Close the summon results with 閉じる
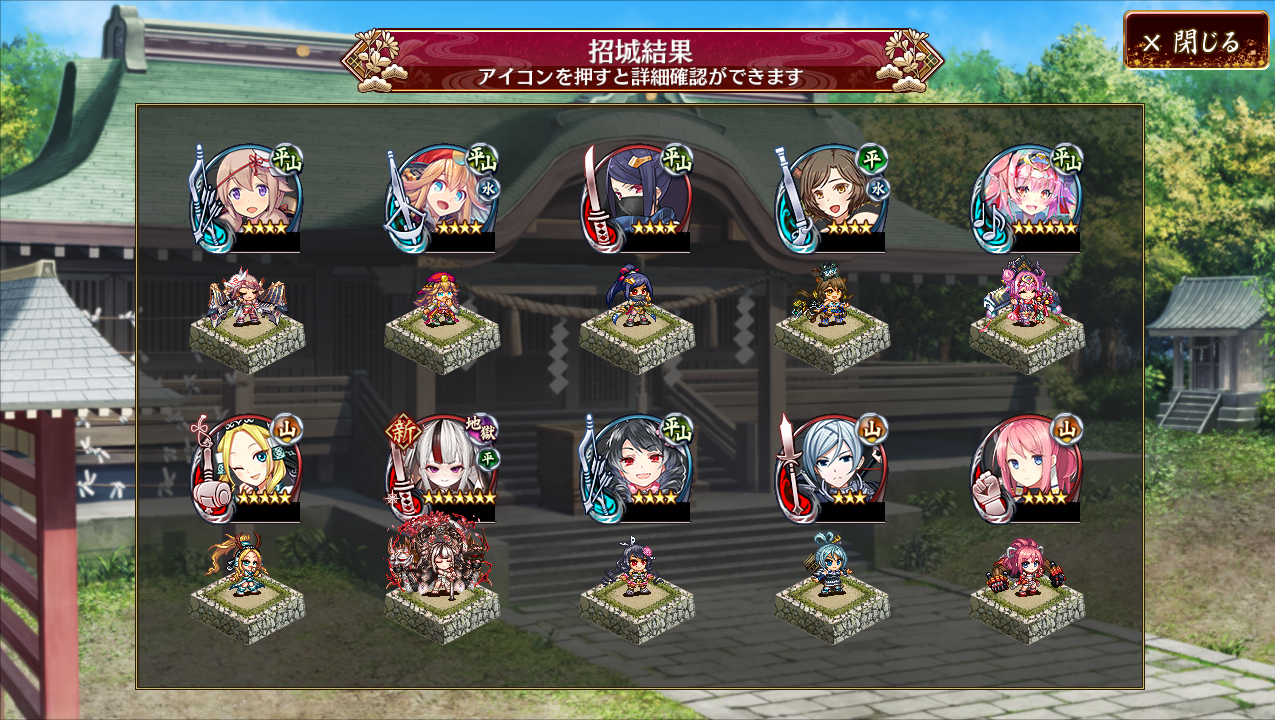This screenshot has height=720, width=1275. (x=1196, y=41)
